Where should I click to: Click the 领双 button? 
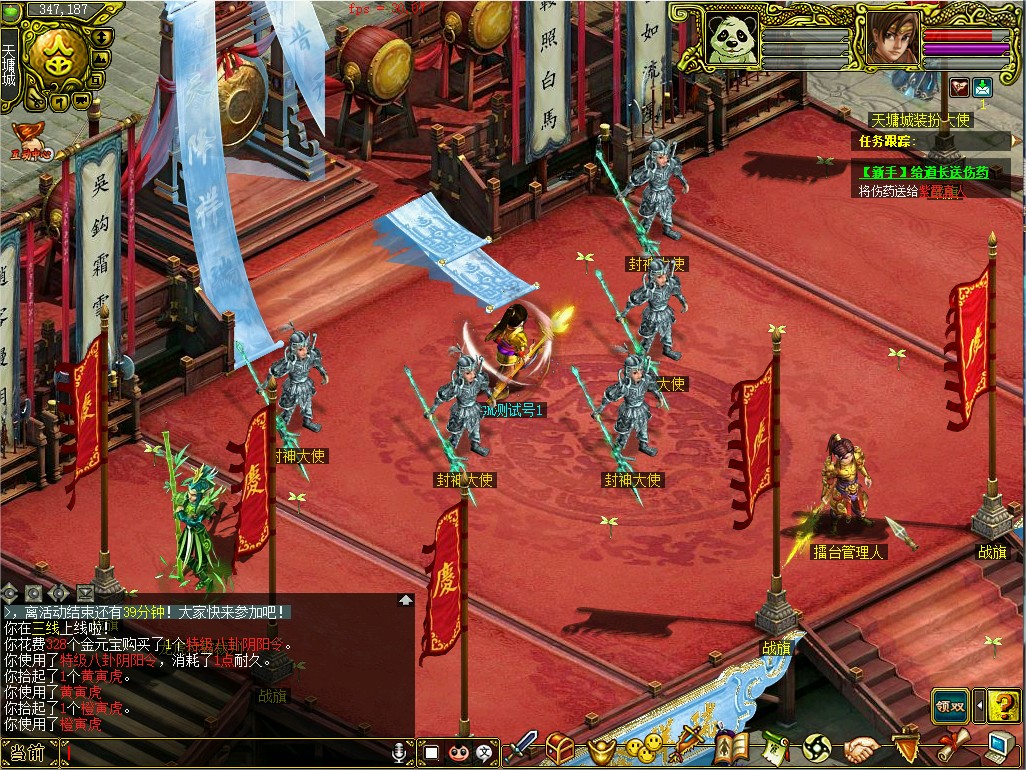950,706
